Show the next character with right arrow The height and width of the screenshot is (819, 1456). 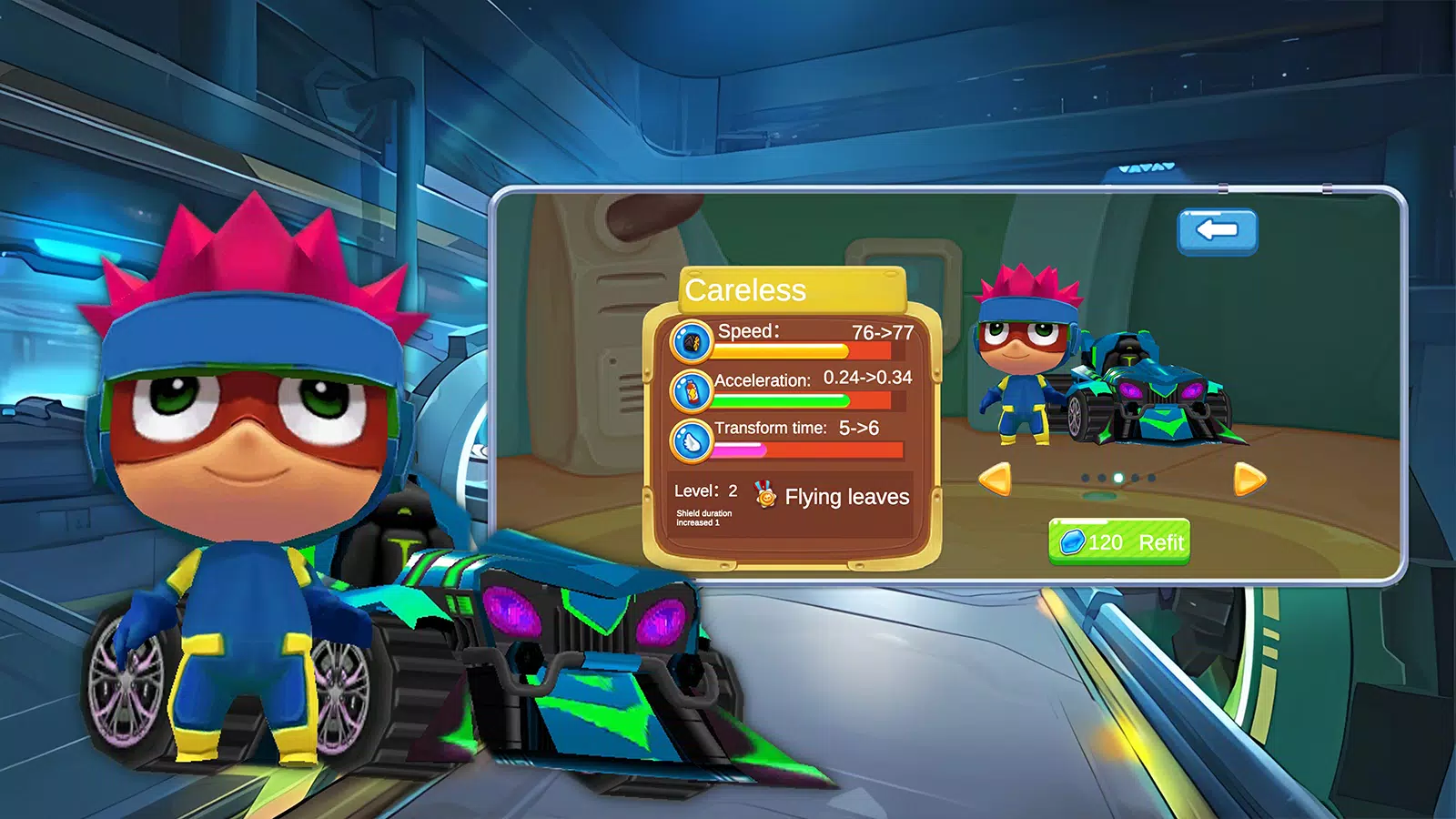point(1249,479)
